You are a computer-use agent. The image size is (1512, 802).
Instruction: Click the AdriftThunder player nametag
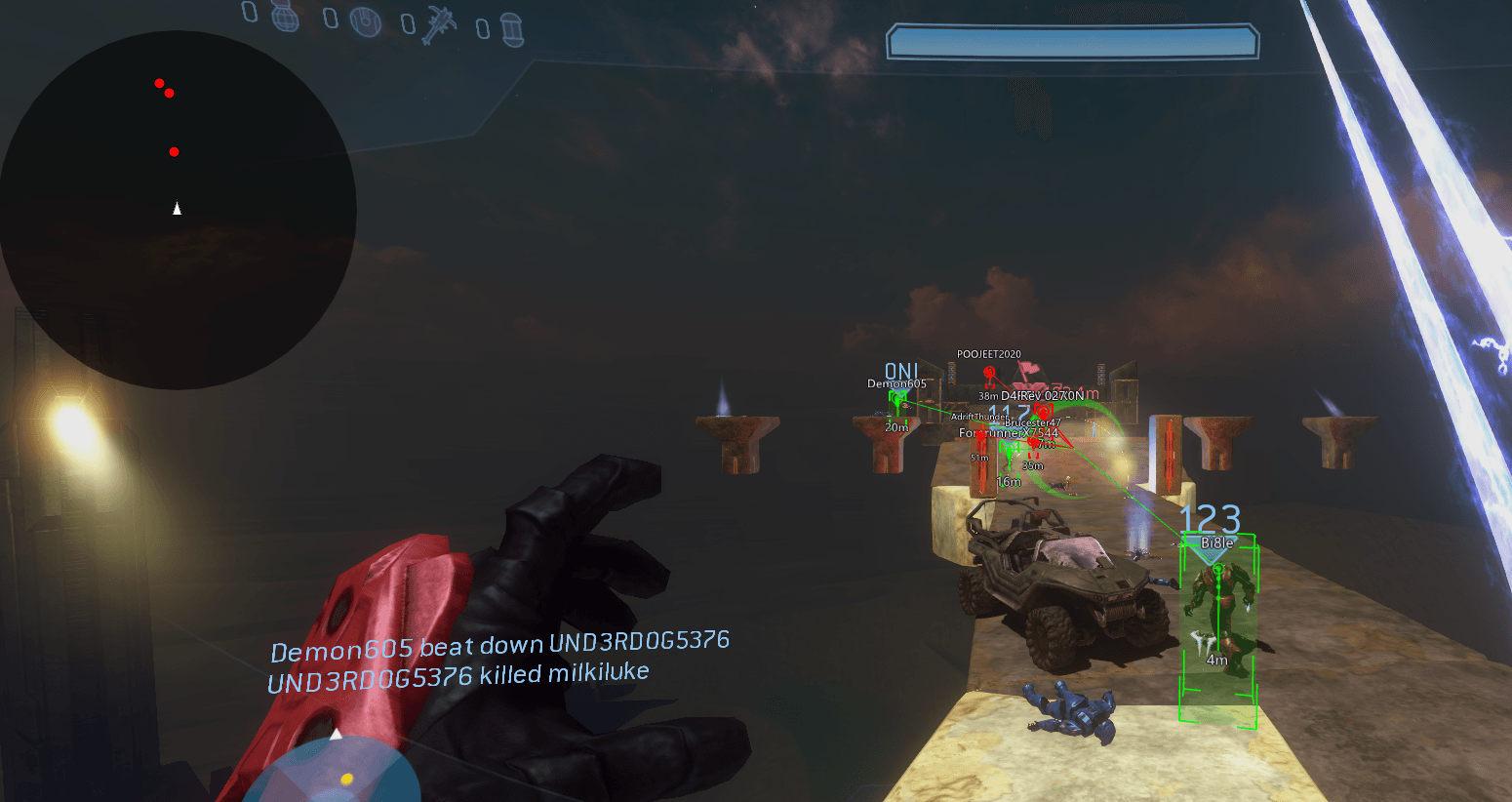pos(978,418)
